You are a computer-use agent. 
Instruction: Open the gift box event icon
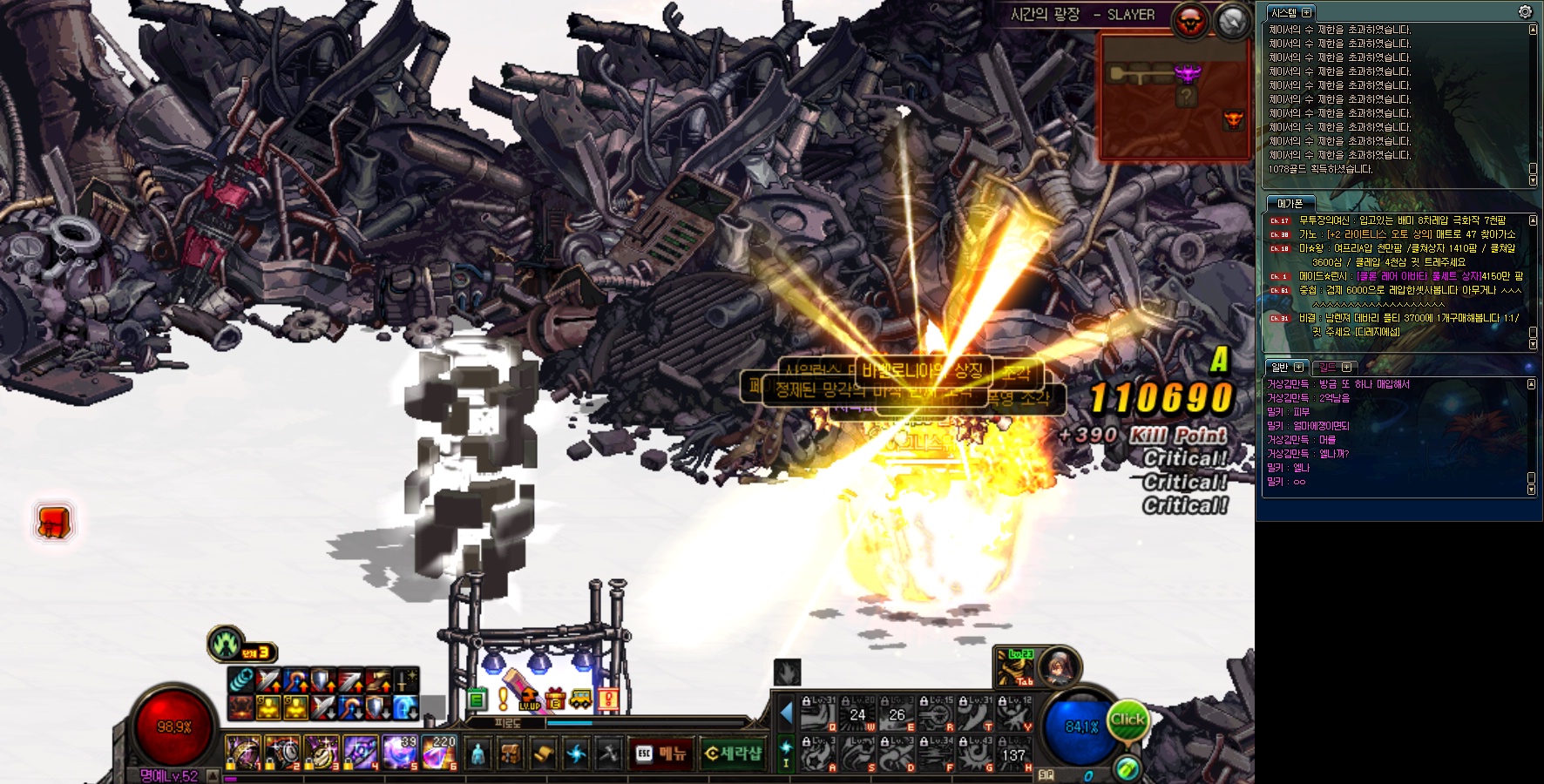pos(556,699)
